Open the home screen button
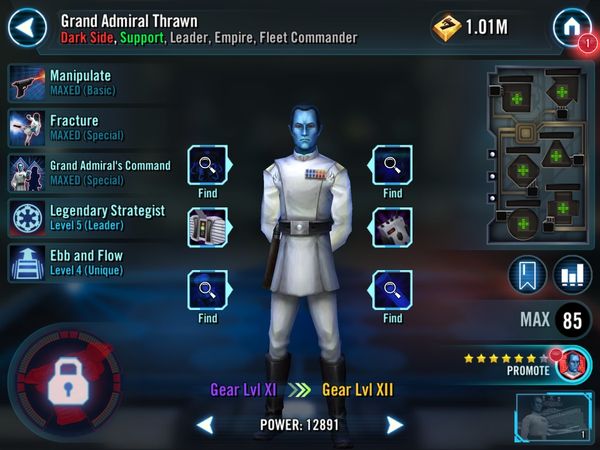Screen dimensions: 600x450 click(571, 27)
